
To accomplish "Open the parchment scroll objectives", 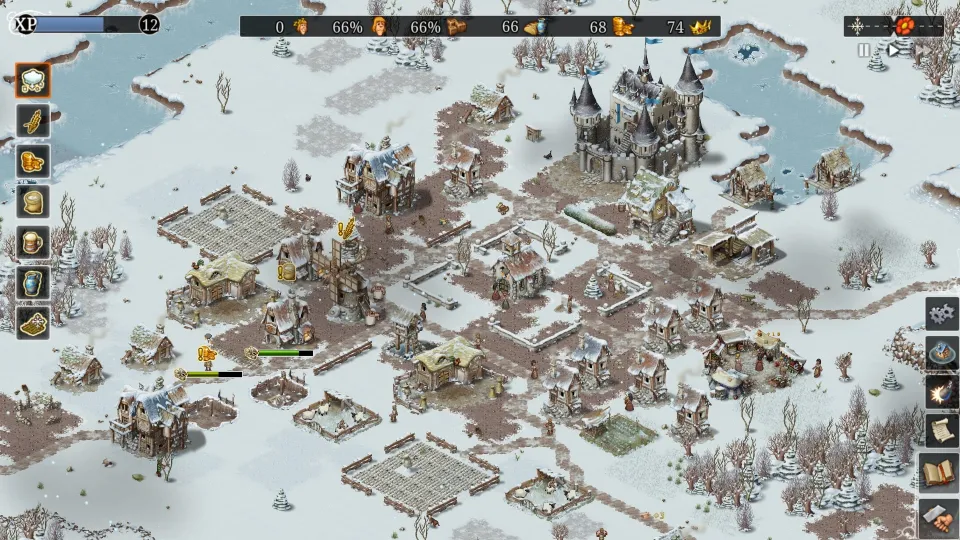I will (x=941, y=431).
